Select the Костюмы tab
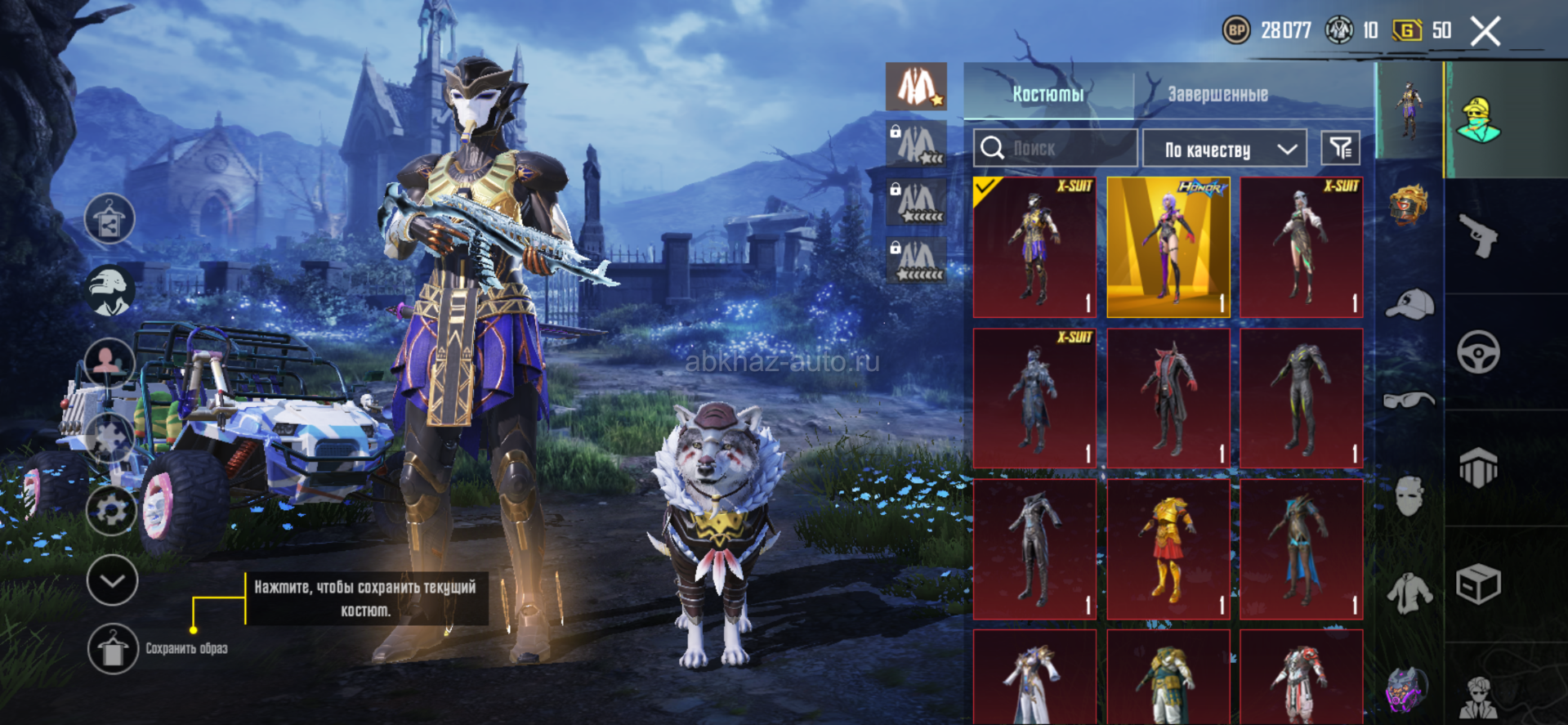 [1048, 94]
